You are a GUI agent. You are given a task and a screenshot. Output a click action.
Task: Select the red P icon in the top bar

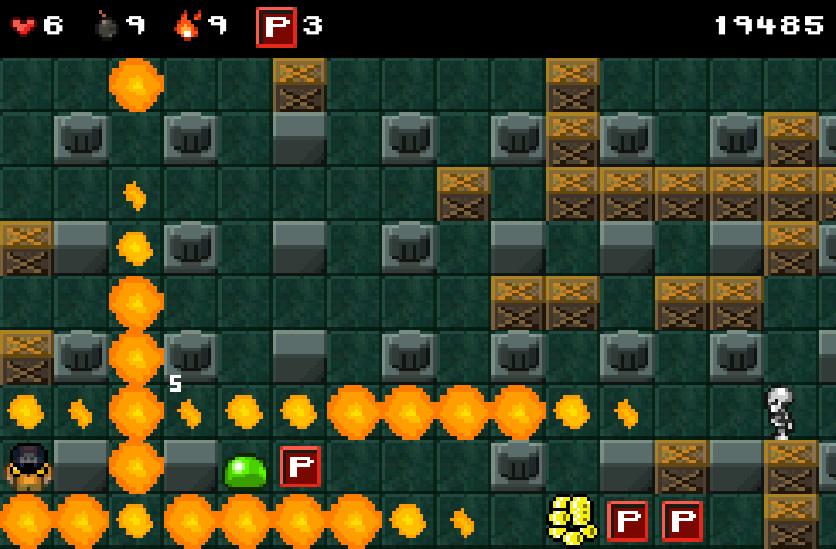[x=276, y=27]
